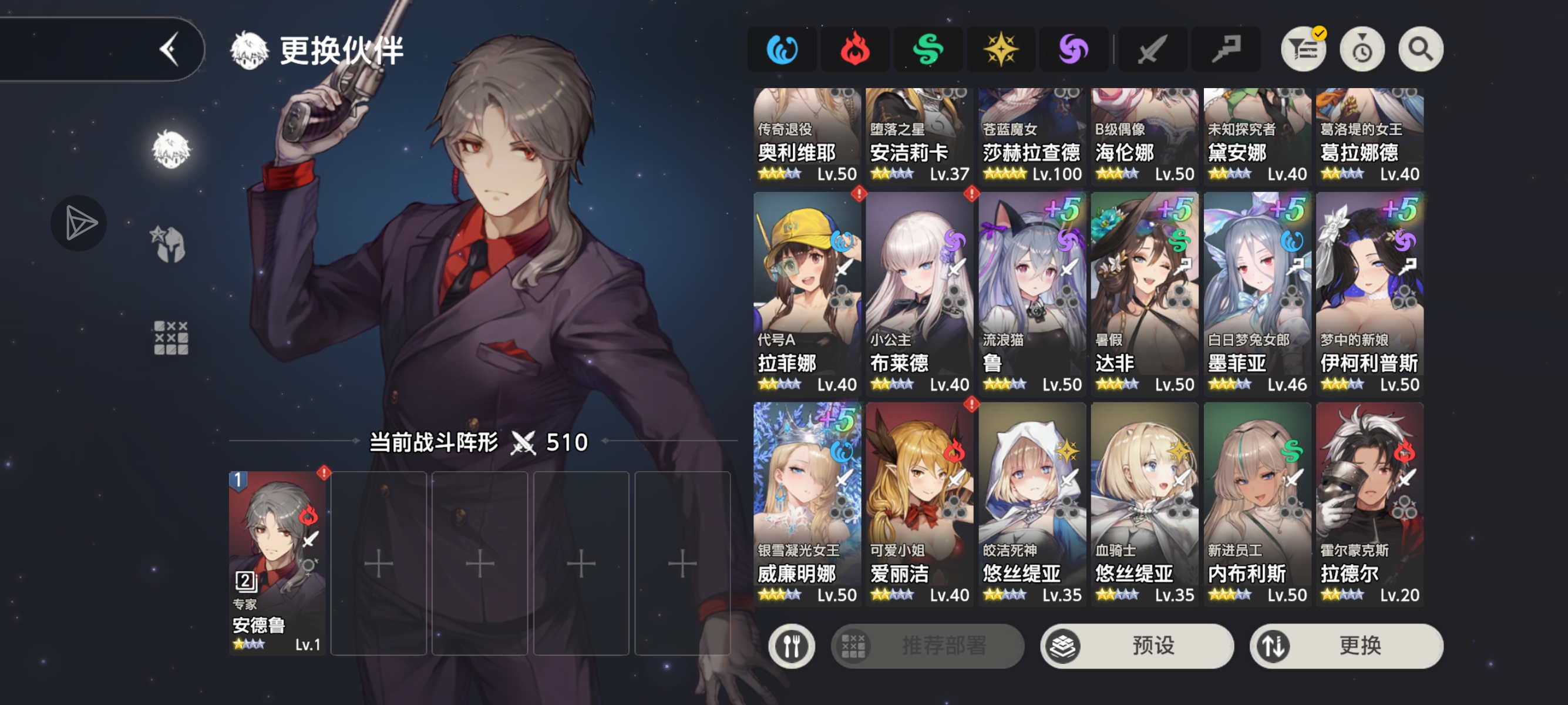The height and width of the screenshot is (705, 1568).
Task: Open the sort and filter list button
Action: click(x=1303, y=49)
